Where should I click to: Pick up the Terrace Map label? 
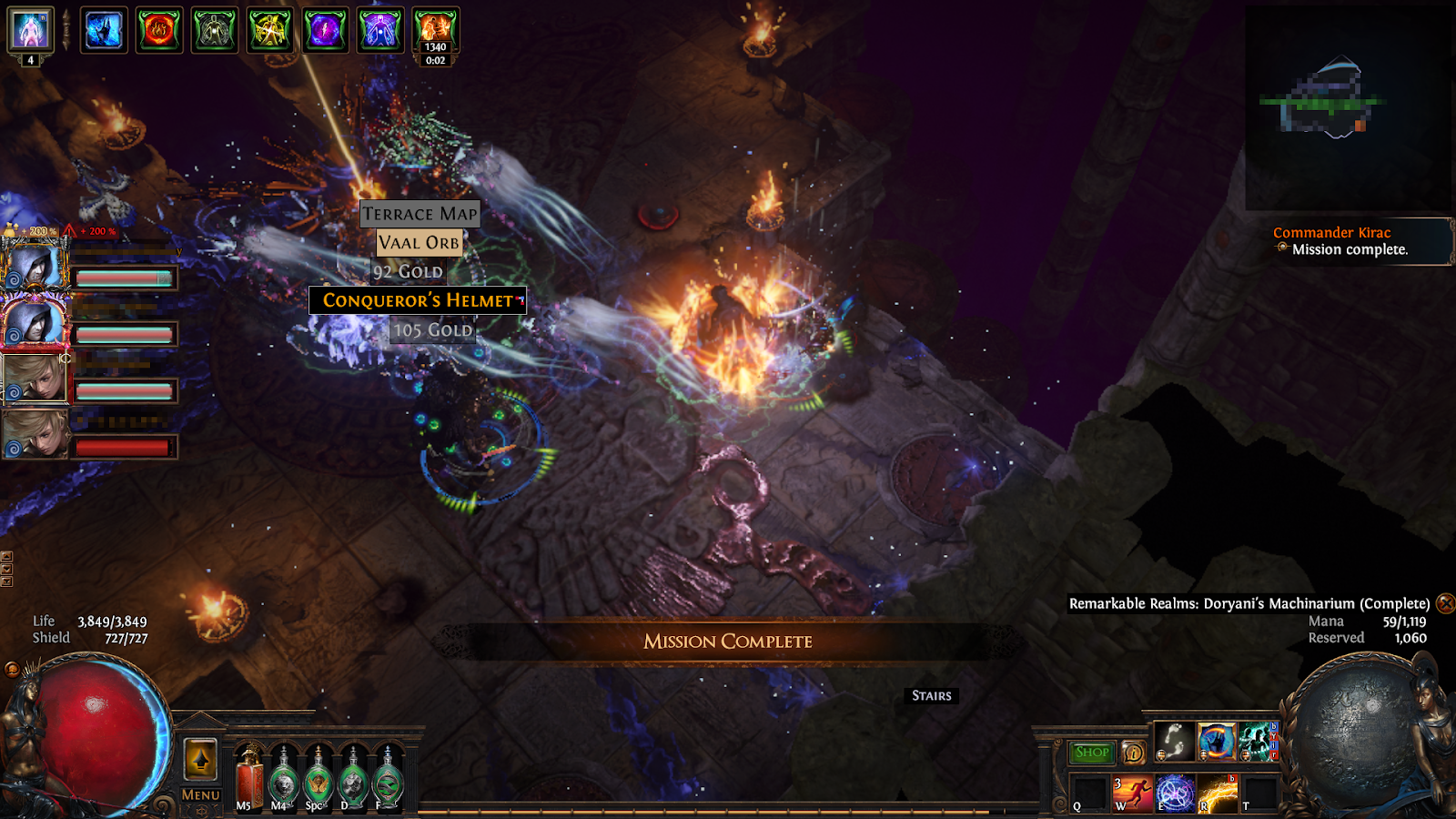pos(420,214)
